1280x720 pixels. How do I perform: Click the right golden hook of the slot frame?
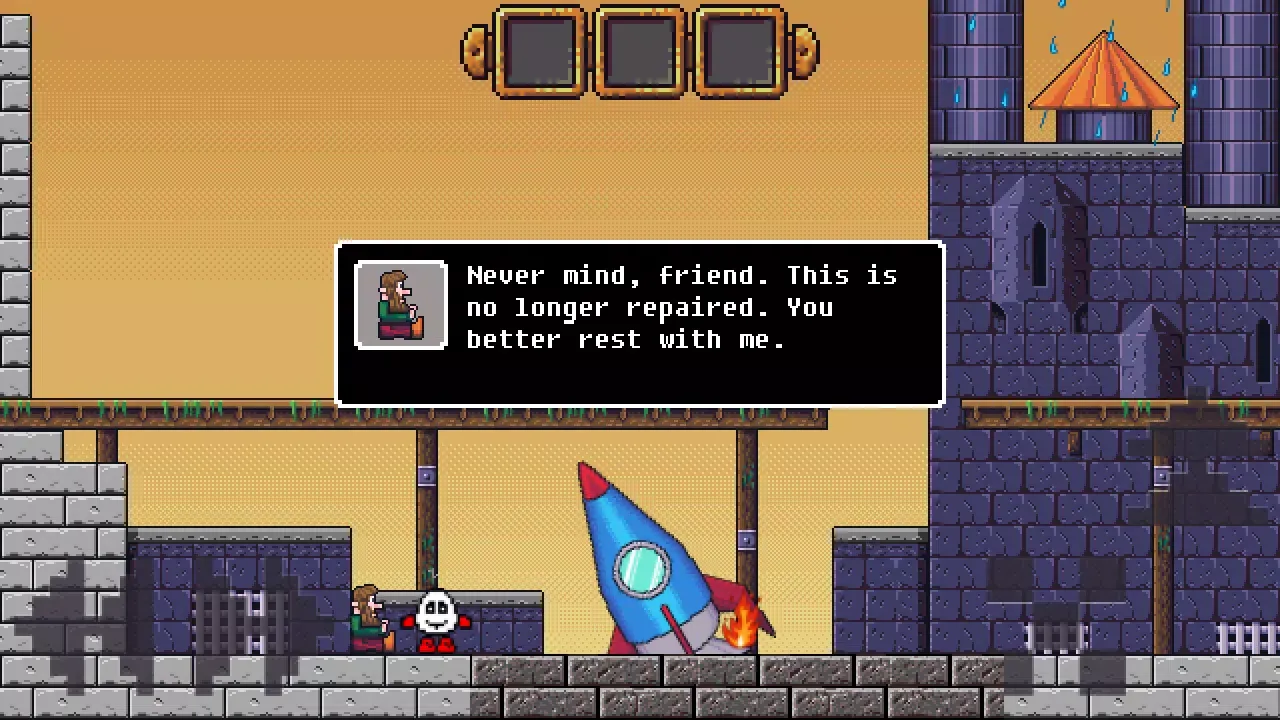coord(805,50)
